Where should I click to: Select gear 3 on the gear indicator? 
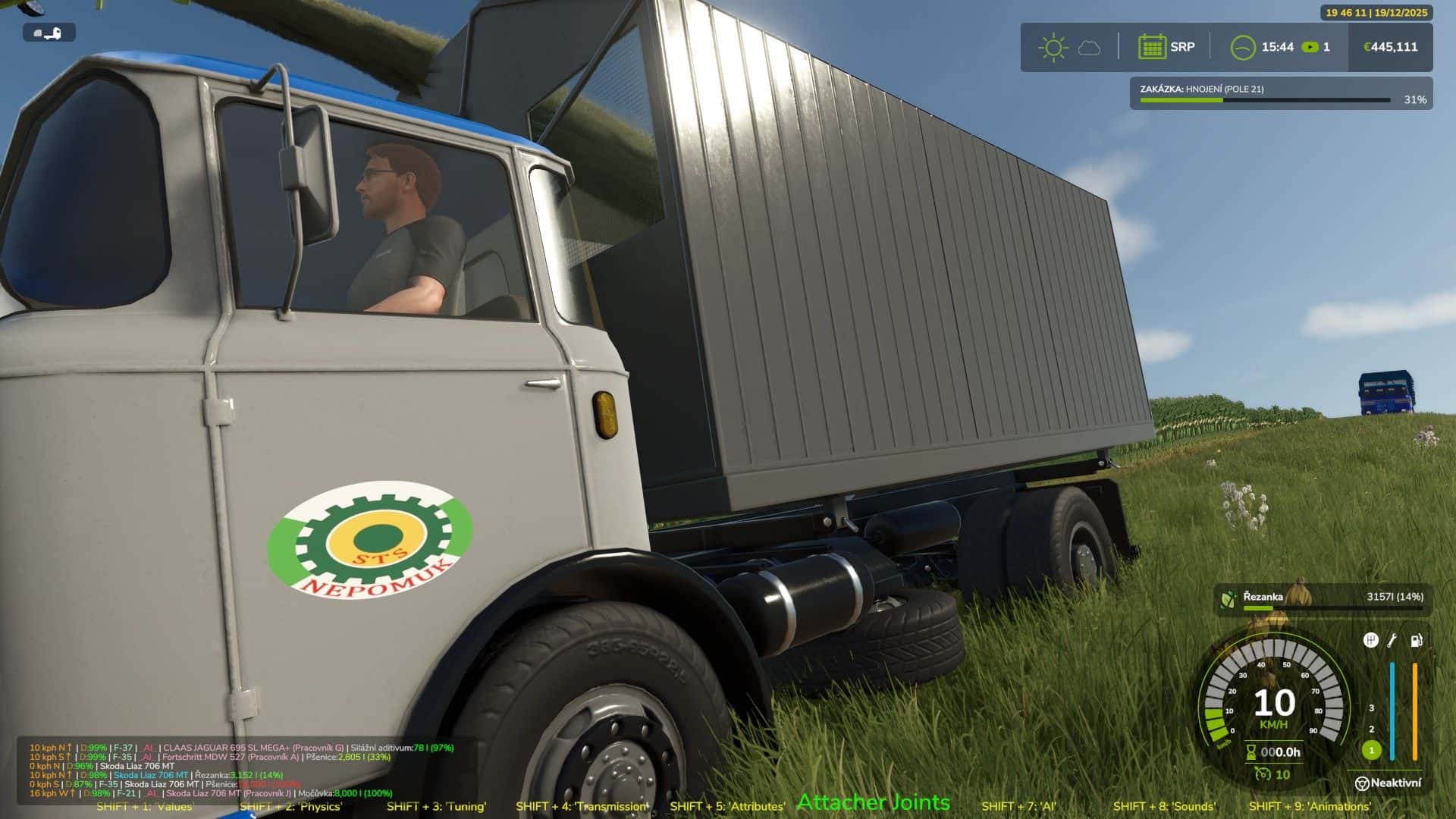point(1371,708)
